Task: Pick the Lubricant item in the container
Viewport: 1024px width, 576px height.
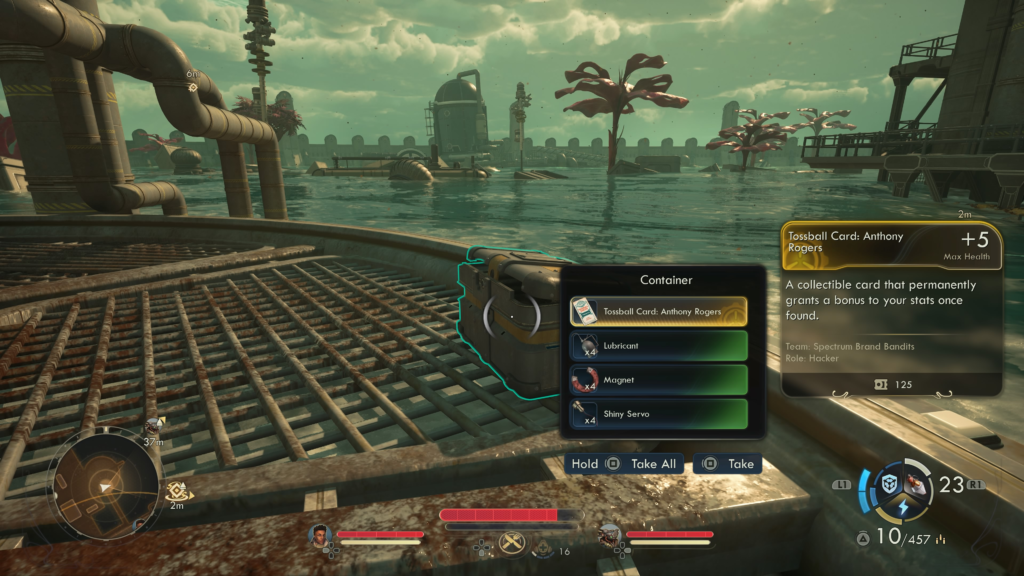Action: click(658, 345)
